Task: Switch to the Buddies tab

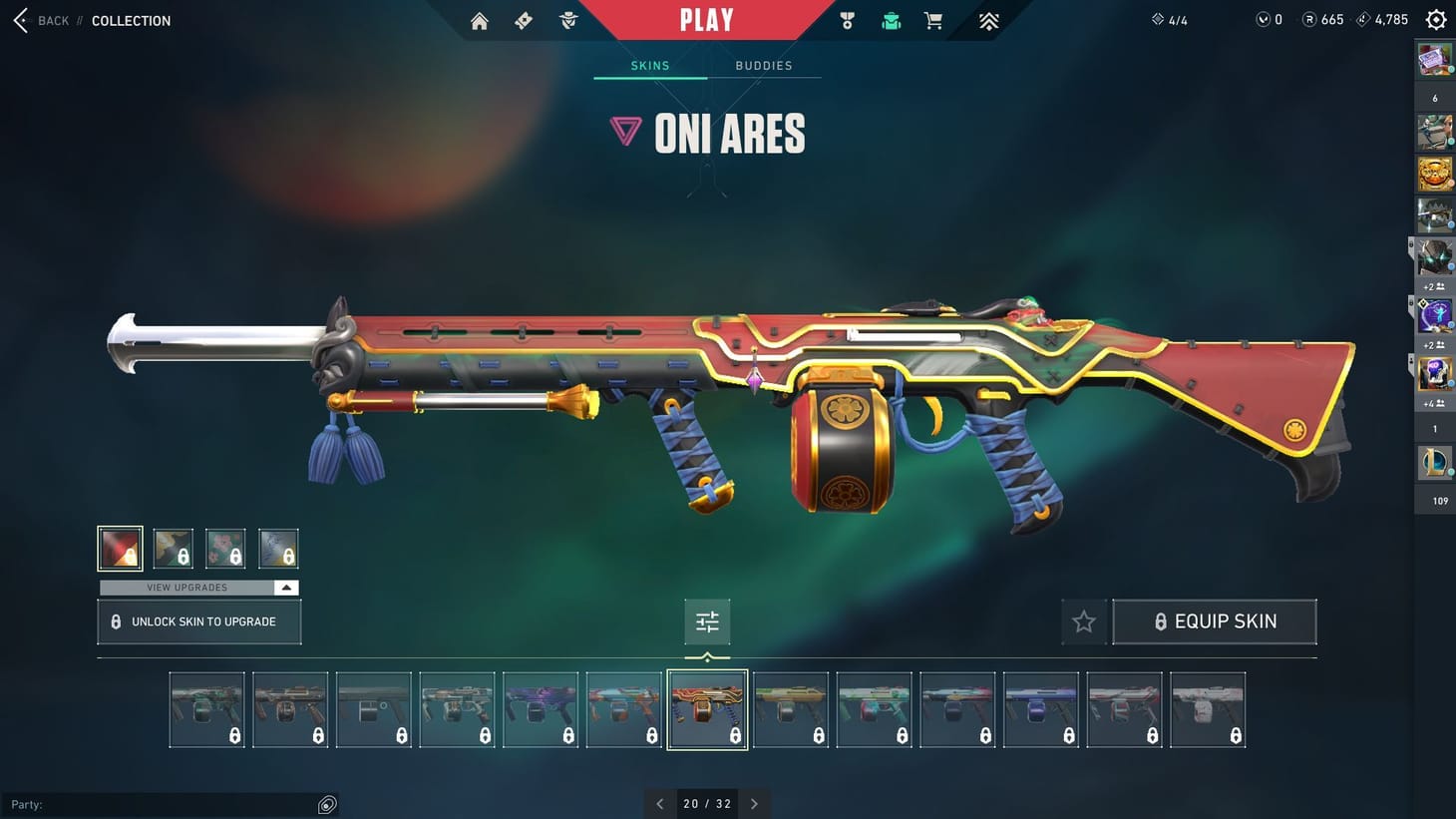Action: click(x=763, y=65)
